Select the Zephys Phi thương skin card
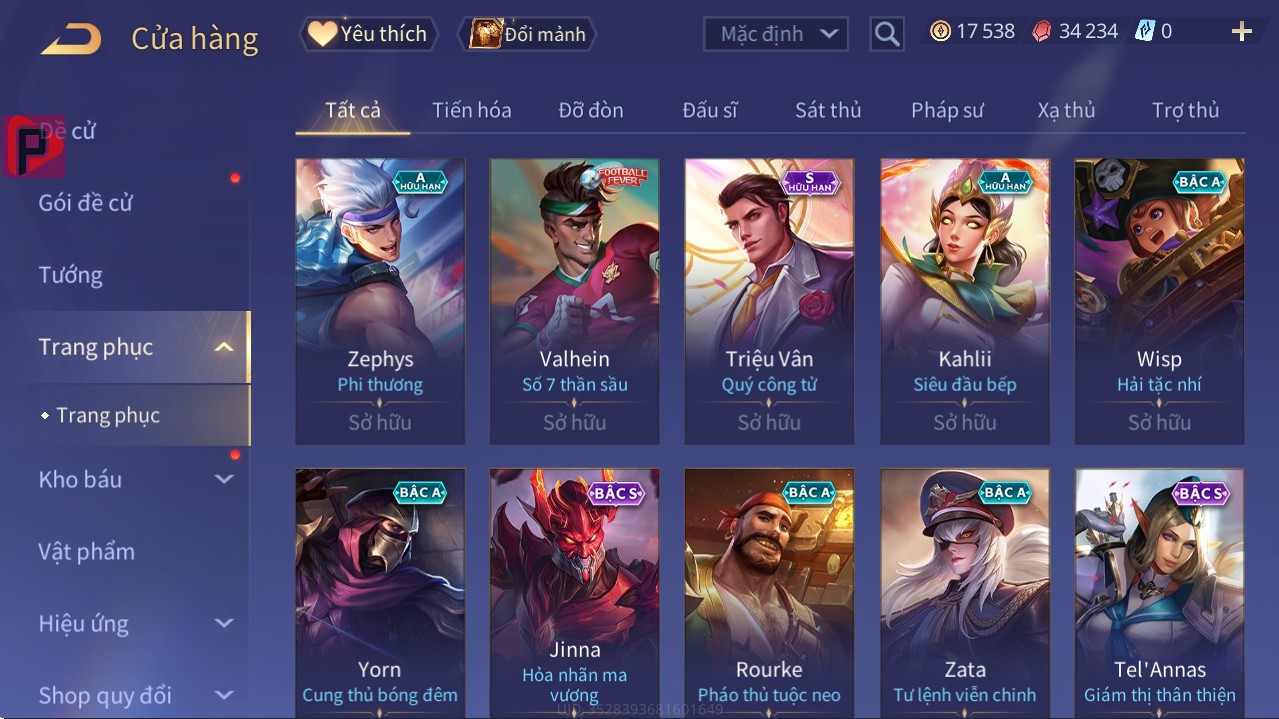Image resolution: width=1279 pixels, height=719 pixels. pos(380,300)
